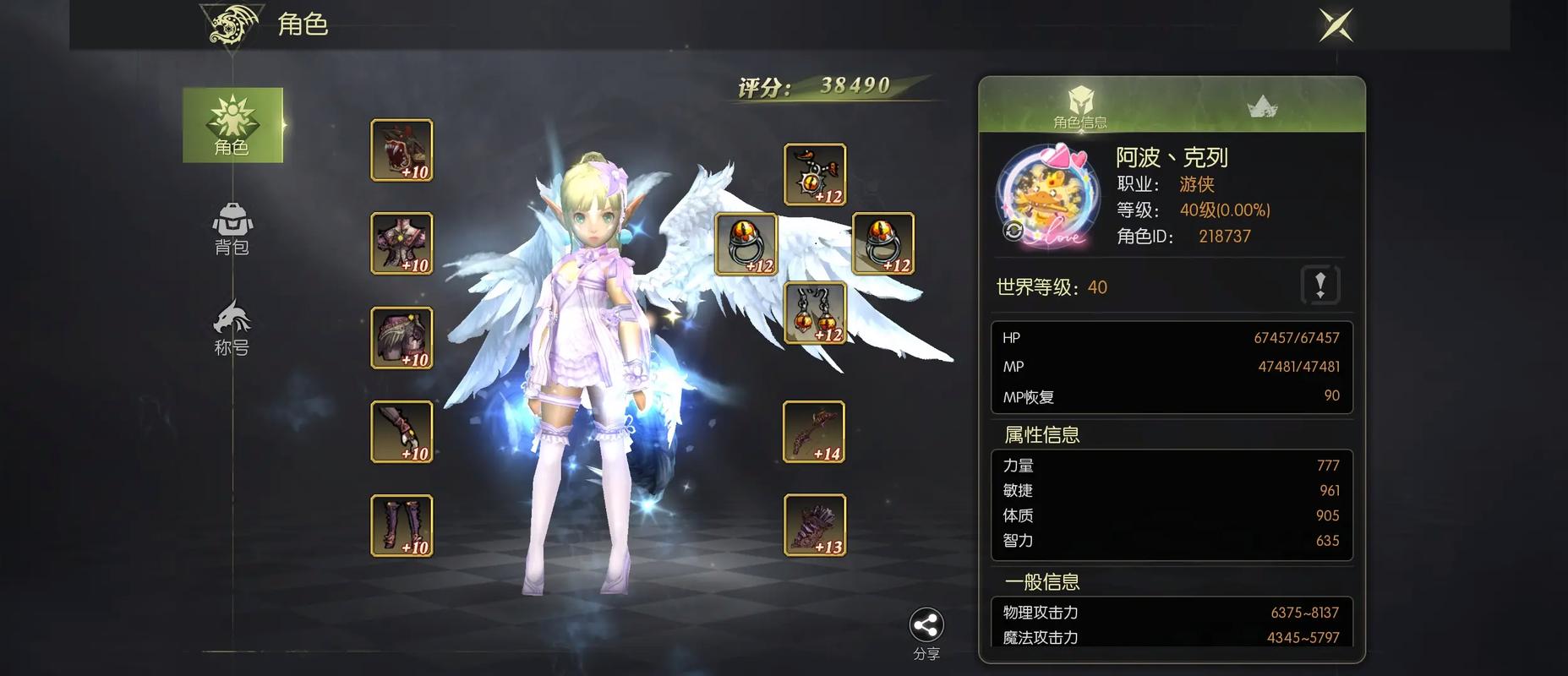
Task: Select the +10 helmet equipment slot
Action: (x=402, y=150)
